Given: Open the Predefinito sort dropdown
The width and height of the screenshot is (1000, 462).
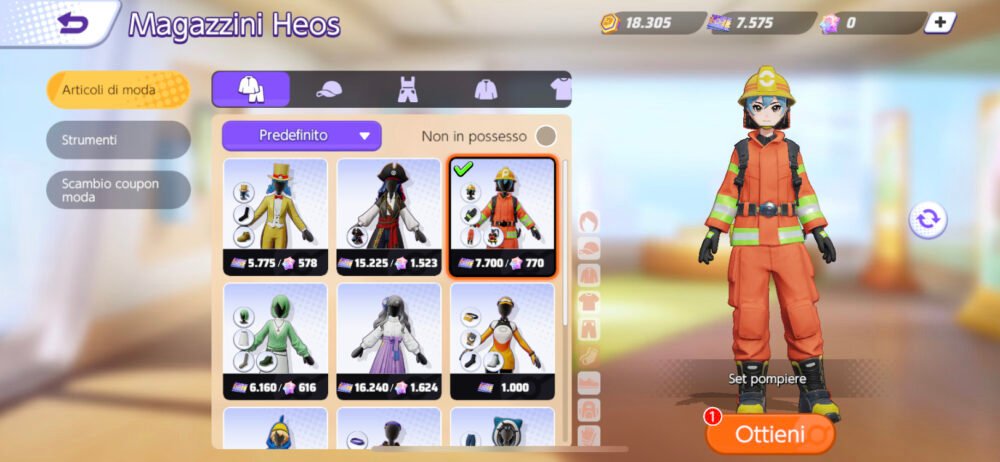Looking at the screenshot, I should [x=301, y=135].
